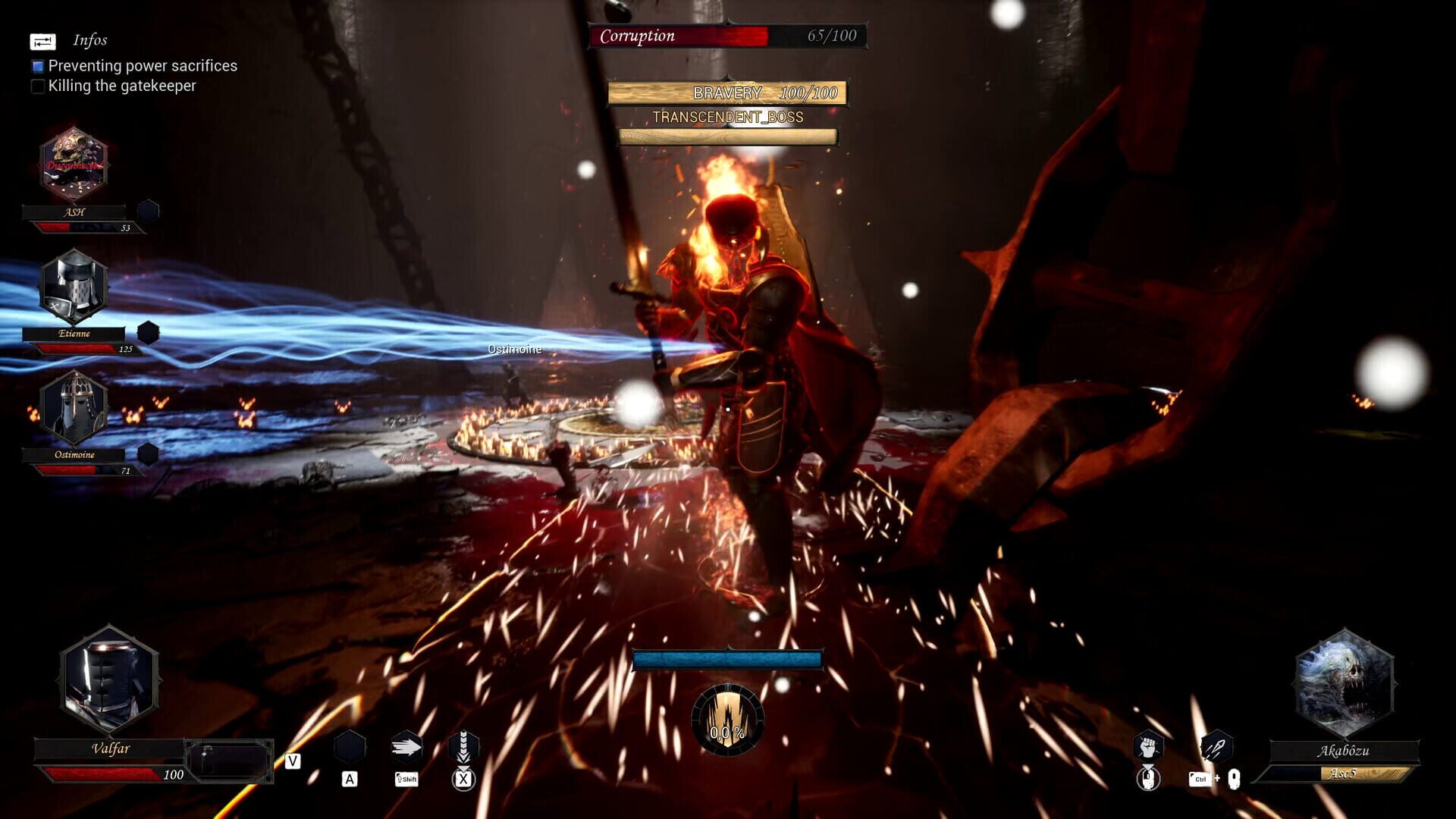Check the Preventing power sacrifices objective
This screenshot has width=1456, height=819.
tap(38, 67)
